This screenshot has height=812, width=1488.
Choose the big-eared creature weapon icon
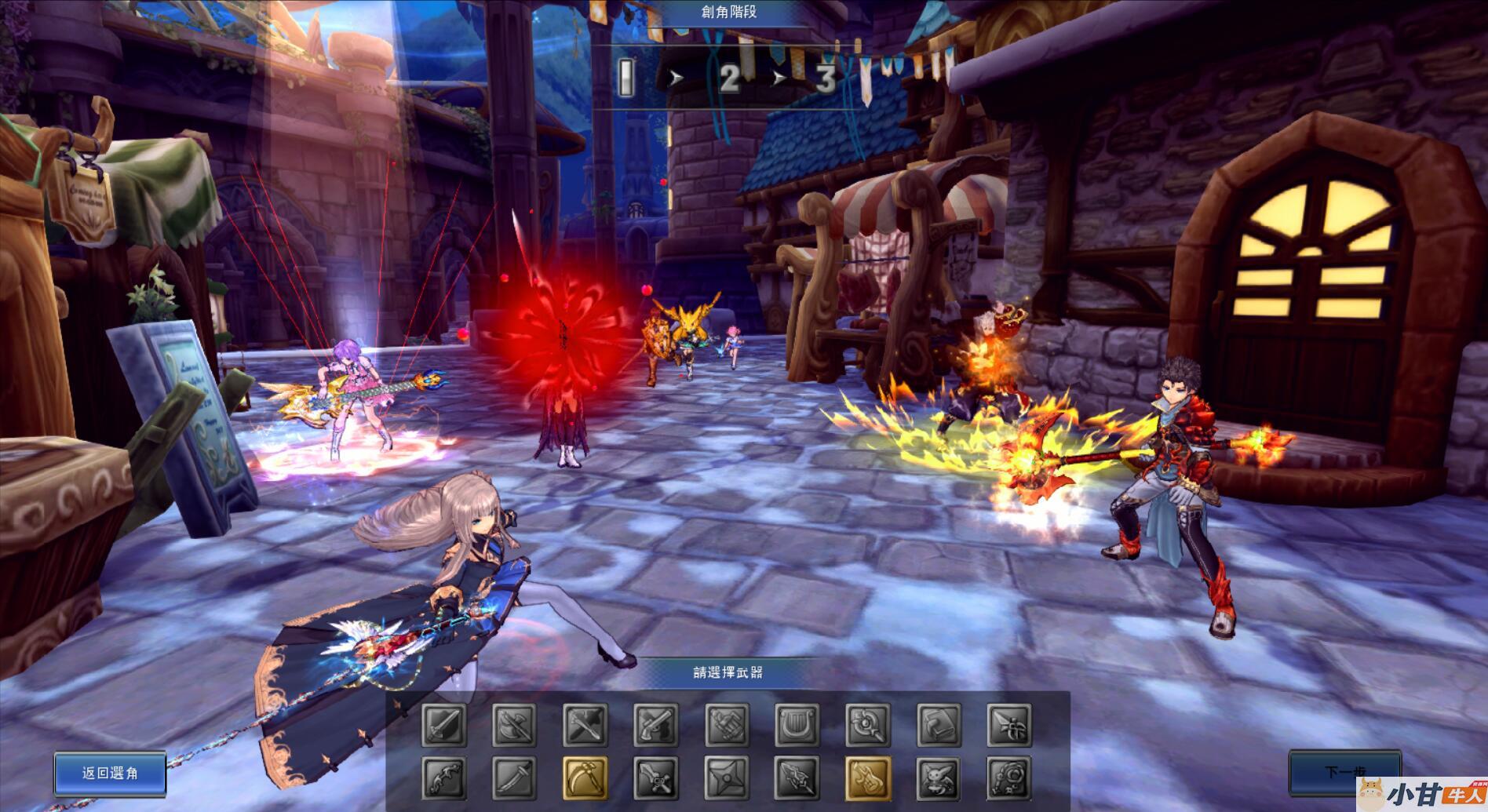point(939,777)
